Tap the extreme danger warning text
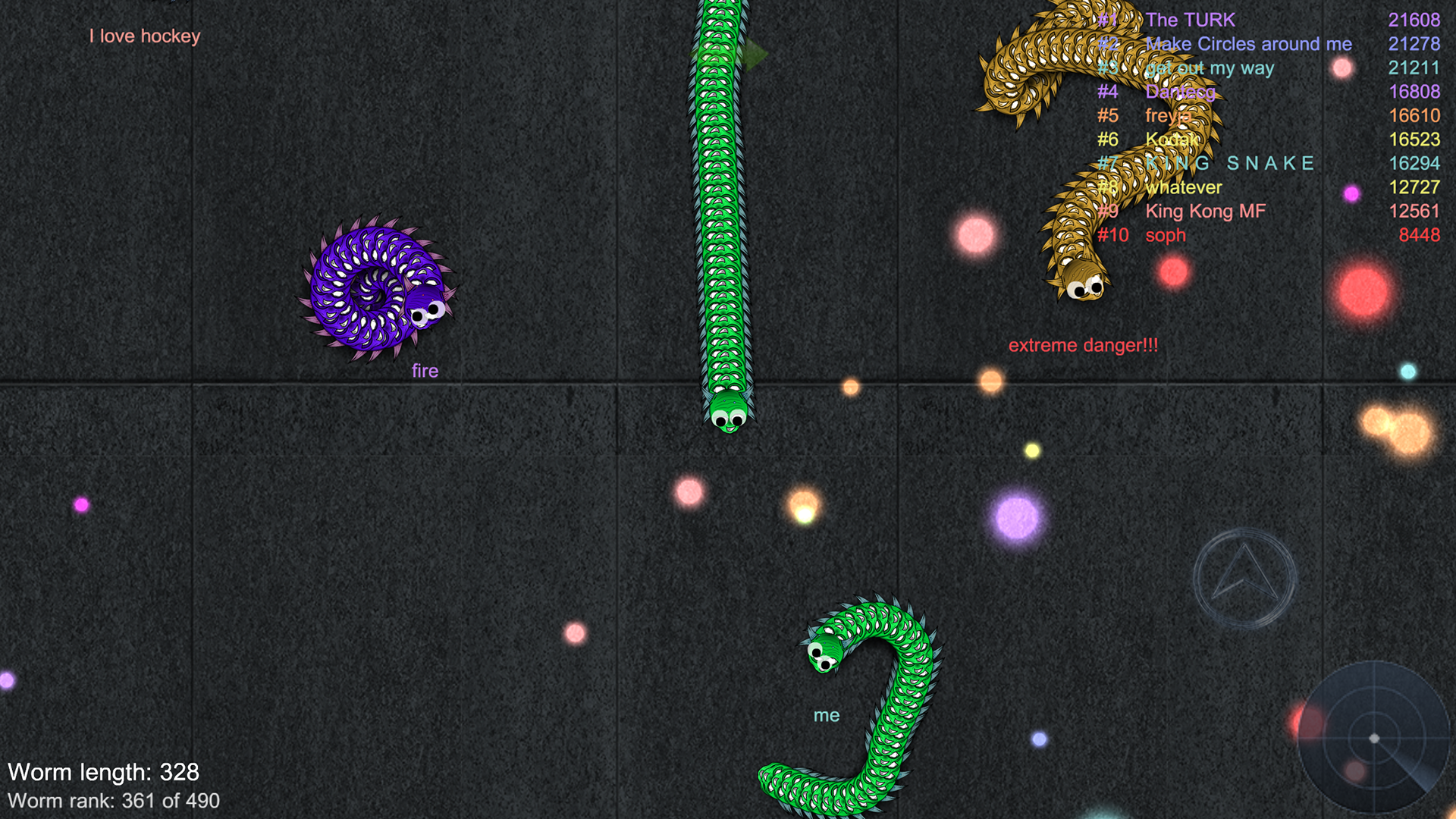 pos(1082,344)
